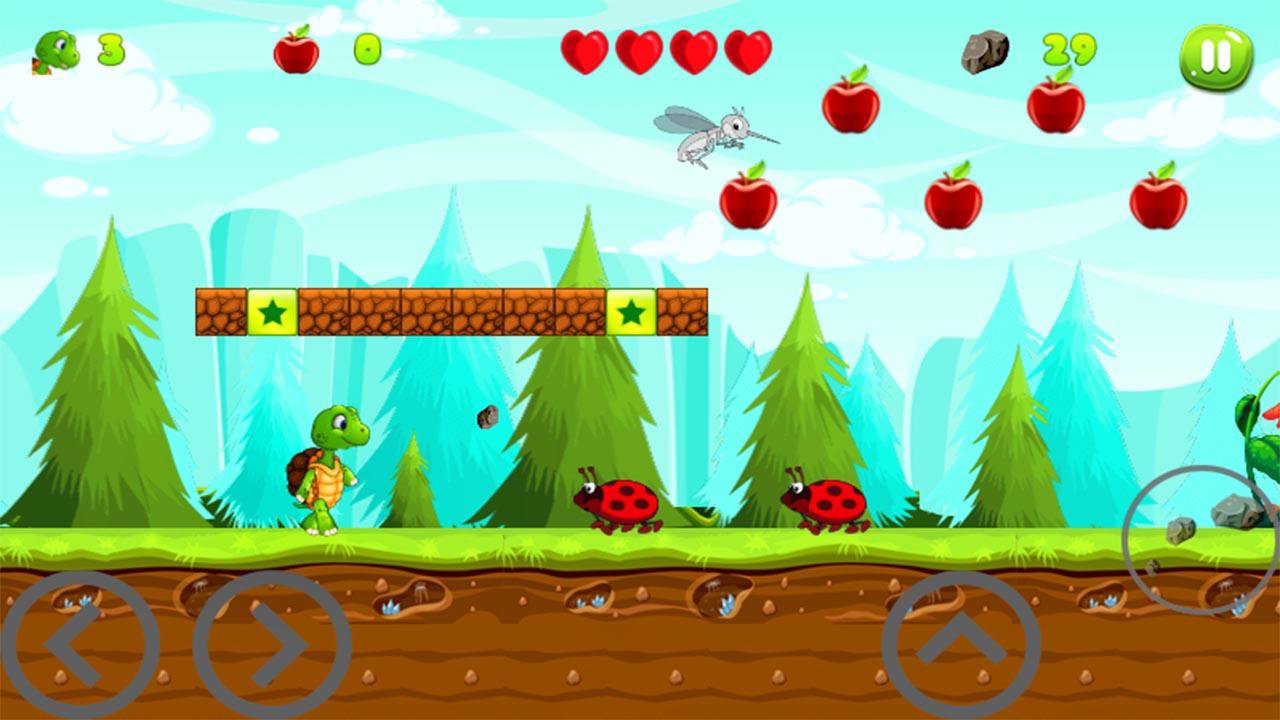Click the left star block on platform

click(x=273, y=309)
